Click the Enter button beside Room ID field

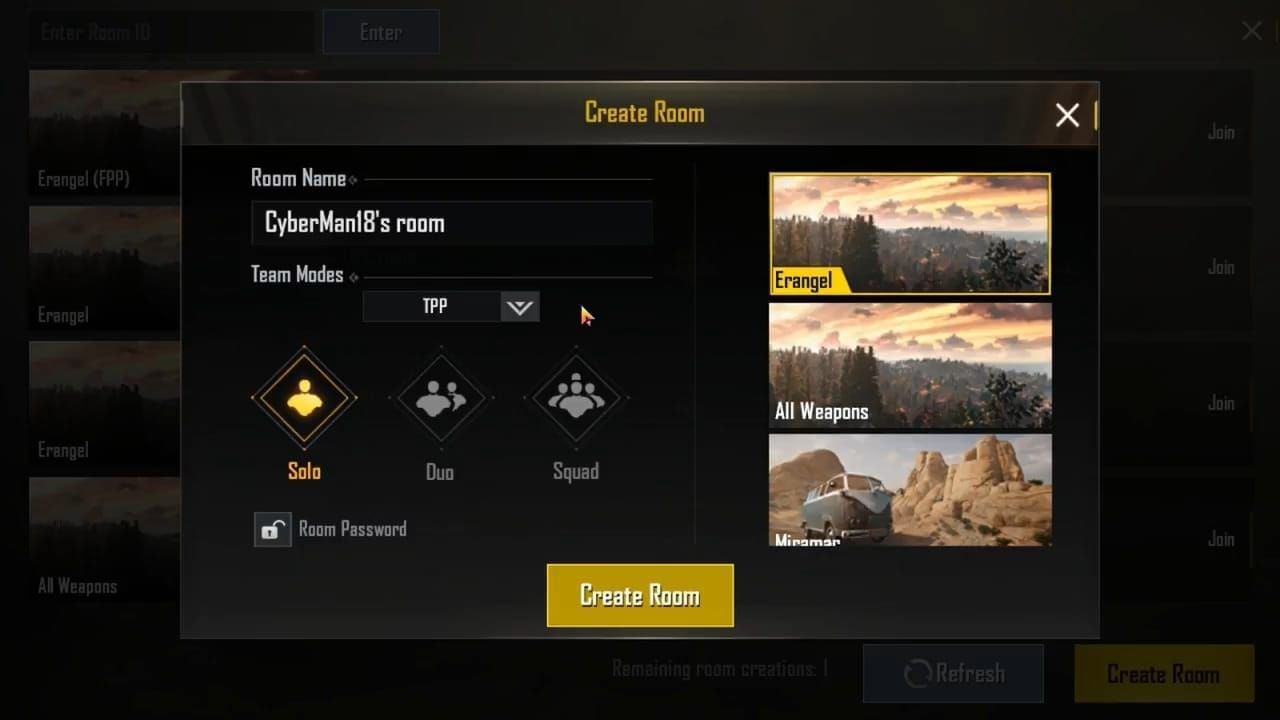(380, 31)
